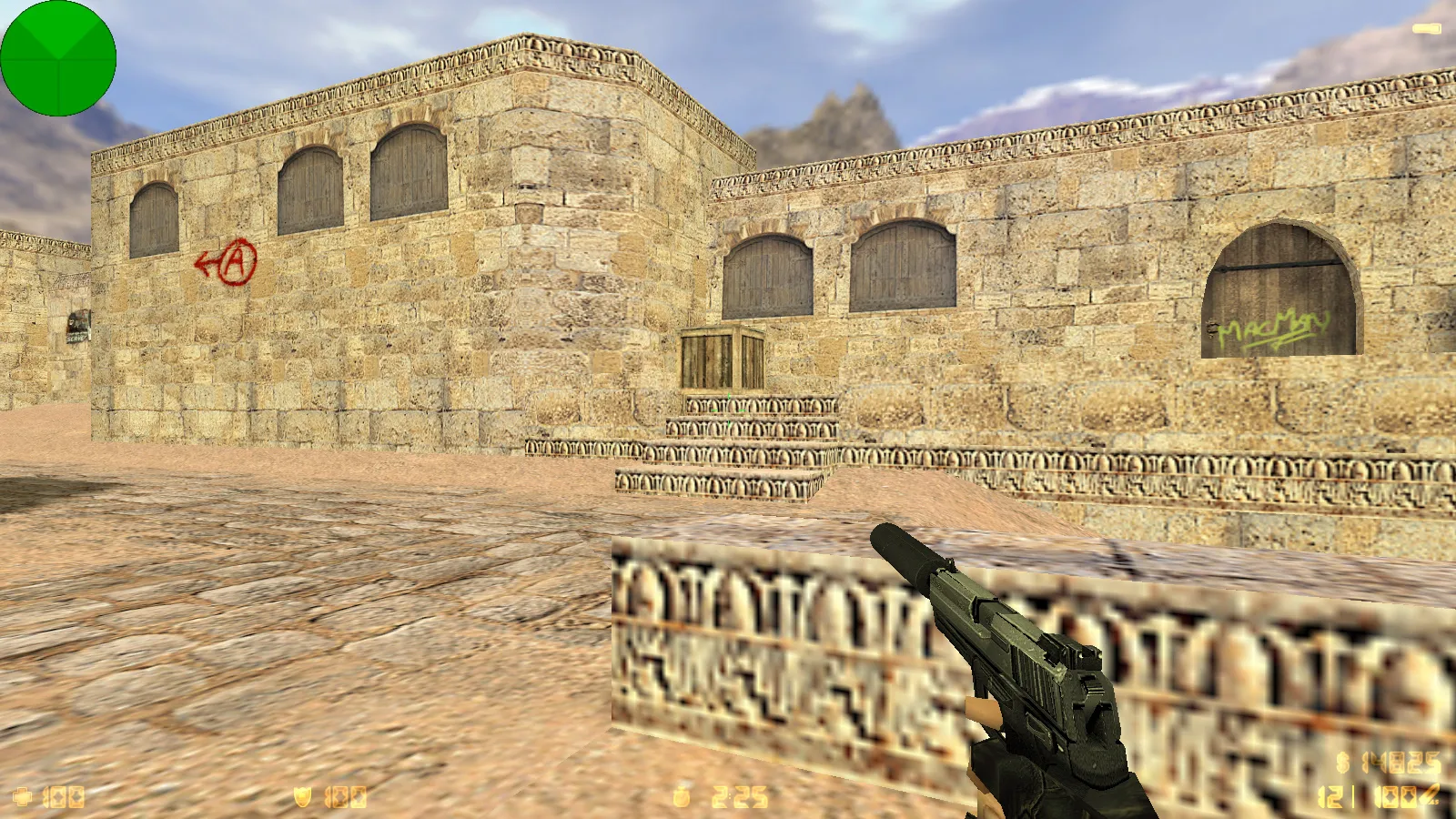Click the radar display in top-left corner
This screenshot has width=1456, height=819.
point(59,59)
